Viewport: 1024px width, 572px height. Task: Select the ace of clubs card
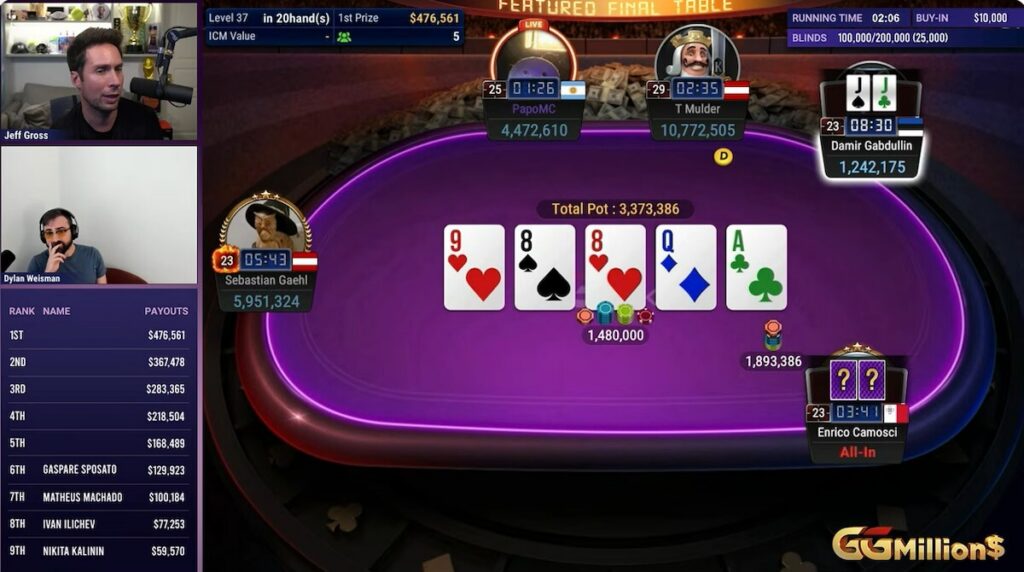[x=756, y=267]
